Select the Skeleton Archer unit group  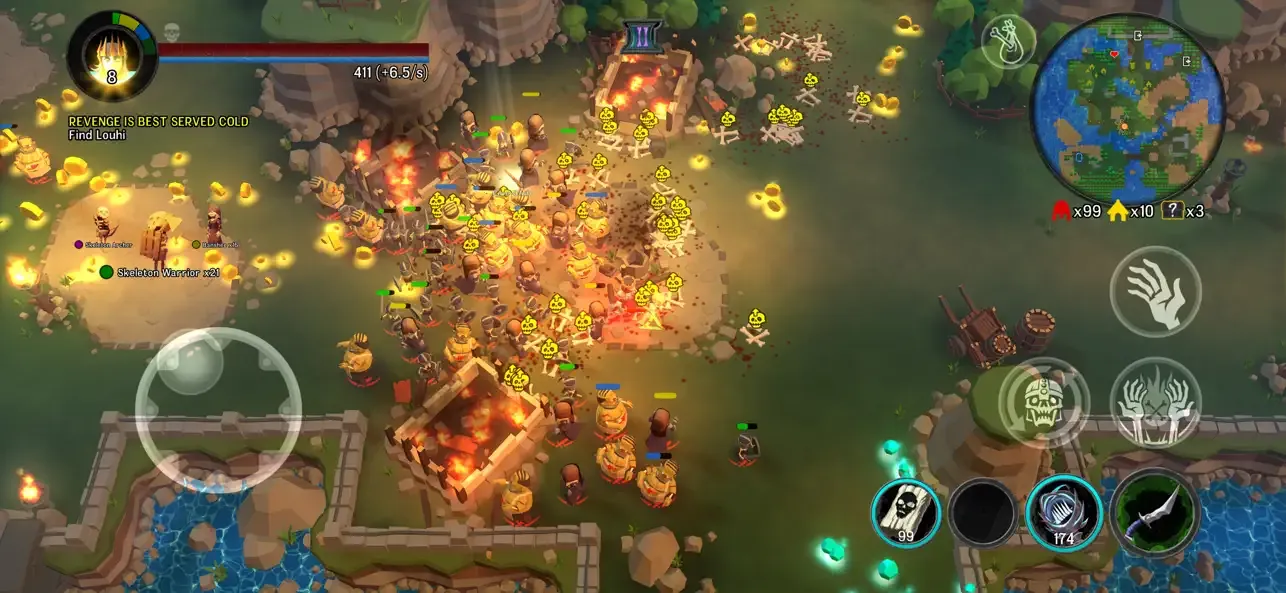(x=112, y=244)
